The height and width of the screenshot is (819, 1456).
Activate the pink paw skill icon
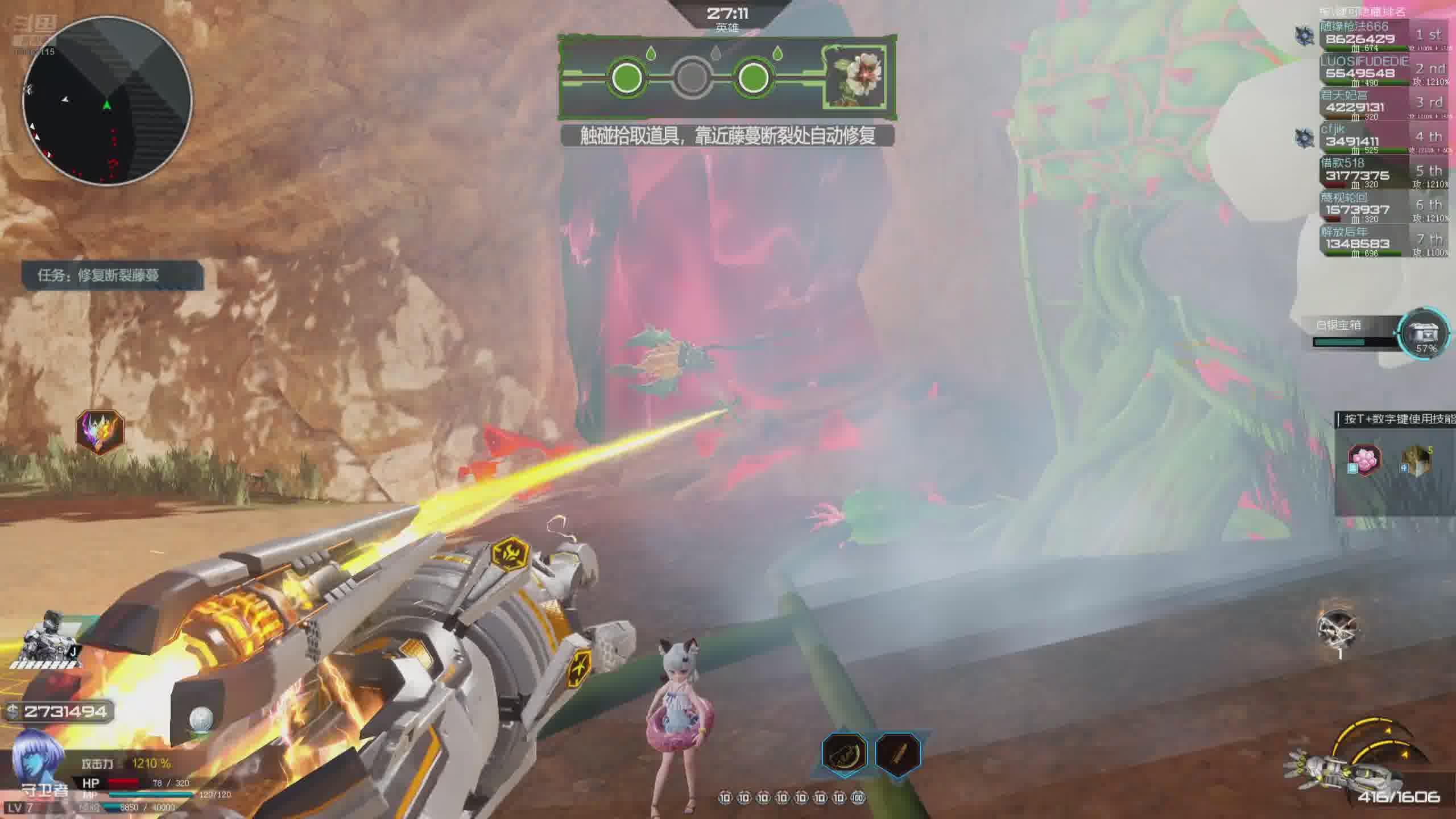1364,460
